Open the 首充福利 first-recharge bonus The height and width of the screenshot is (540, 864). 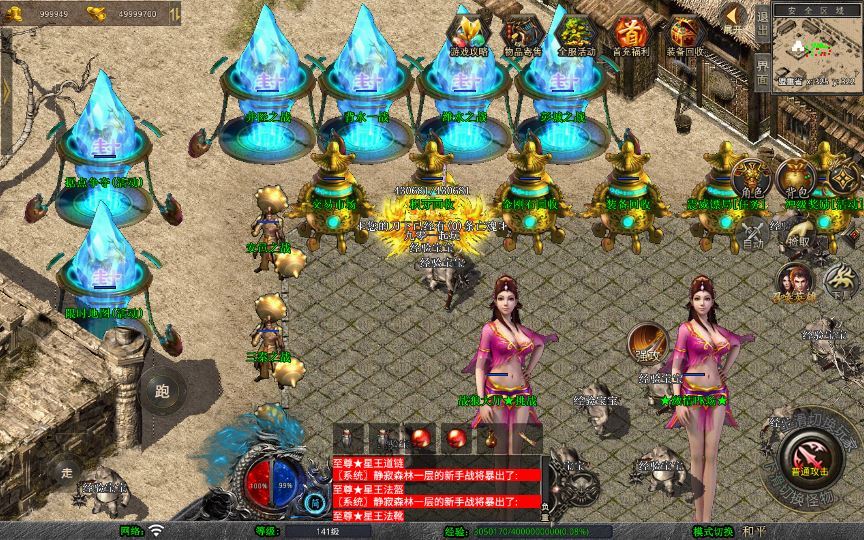(630, 32)
